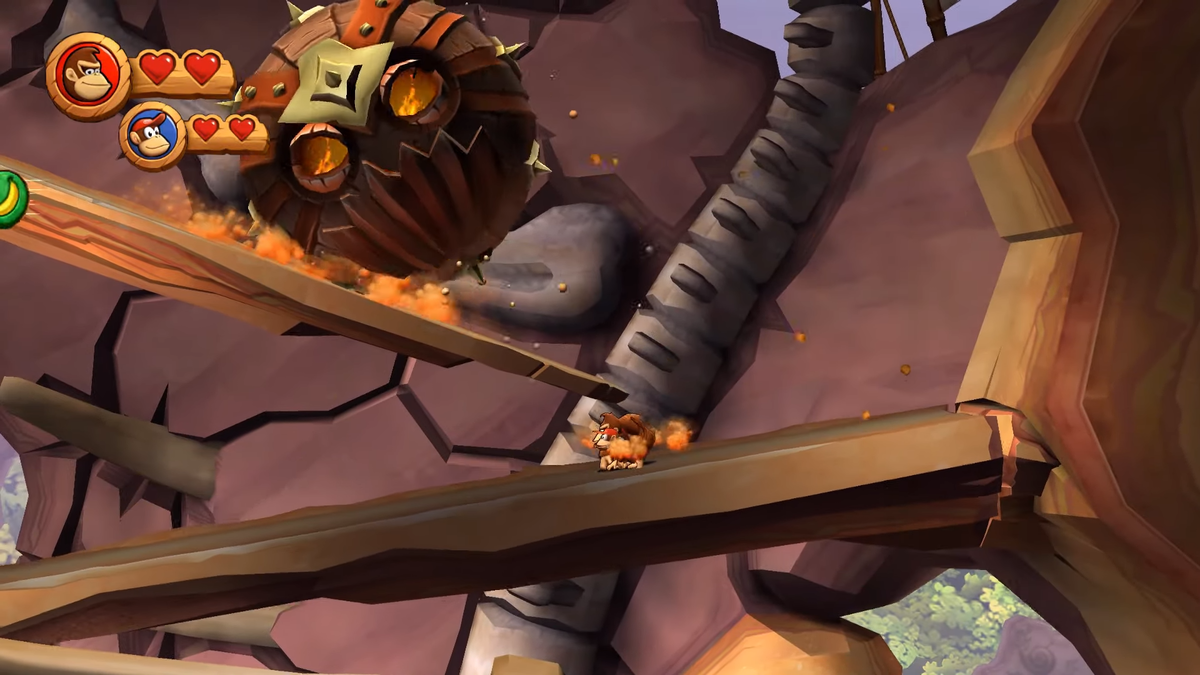Click the banana counter icon

11,199
